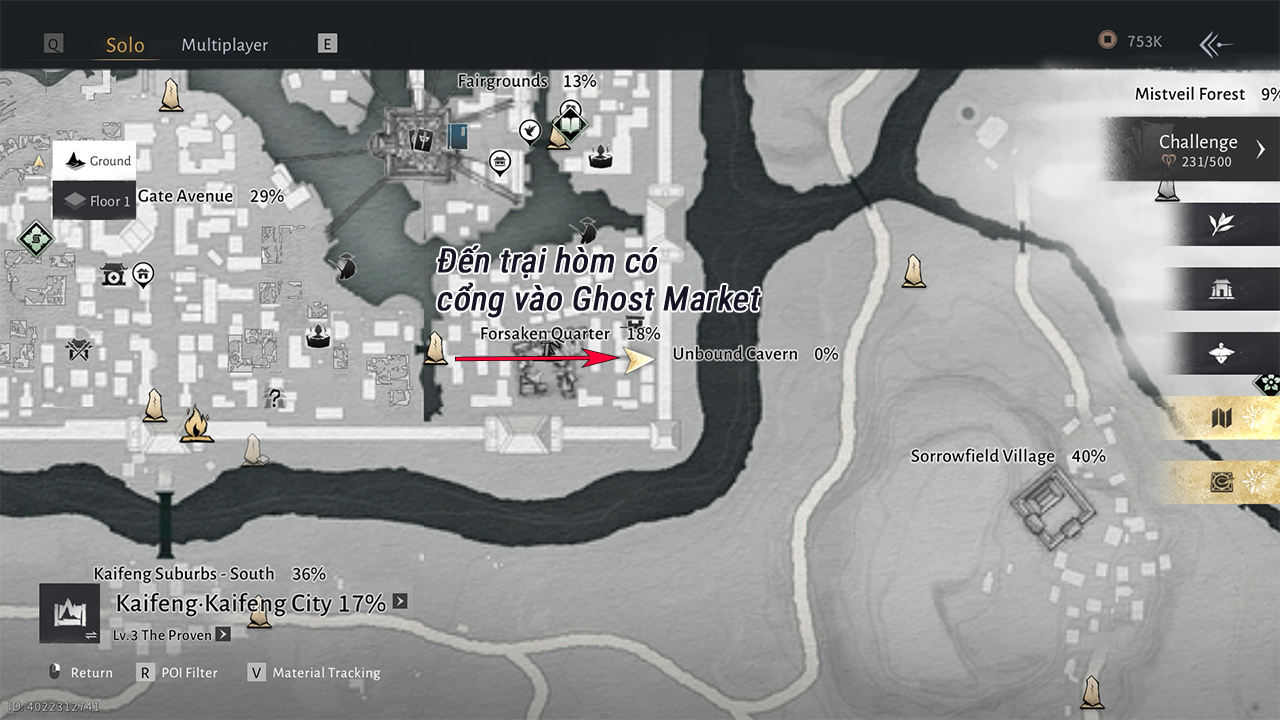Open the Kaifeng·Kaifeng City region selector
1280x720 pixels.
tap(250, 603)
